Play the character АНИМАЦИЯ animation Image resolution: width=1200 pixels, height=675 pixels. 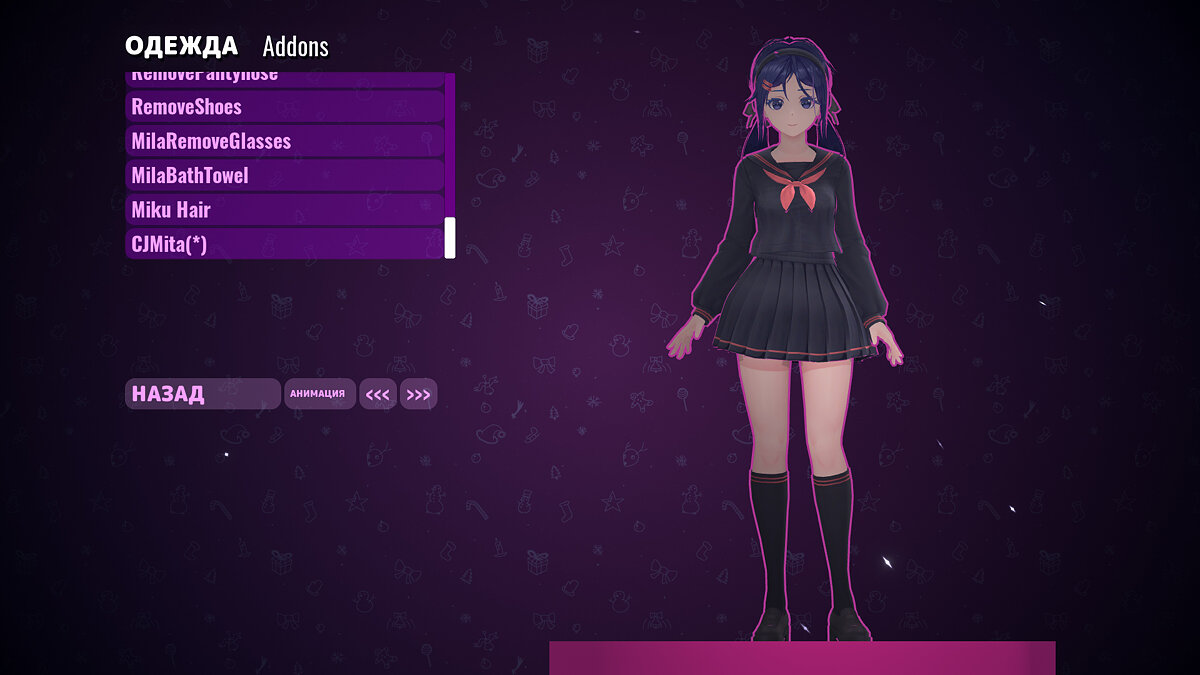tap(318, 394)
